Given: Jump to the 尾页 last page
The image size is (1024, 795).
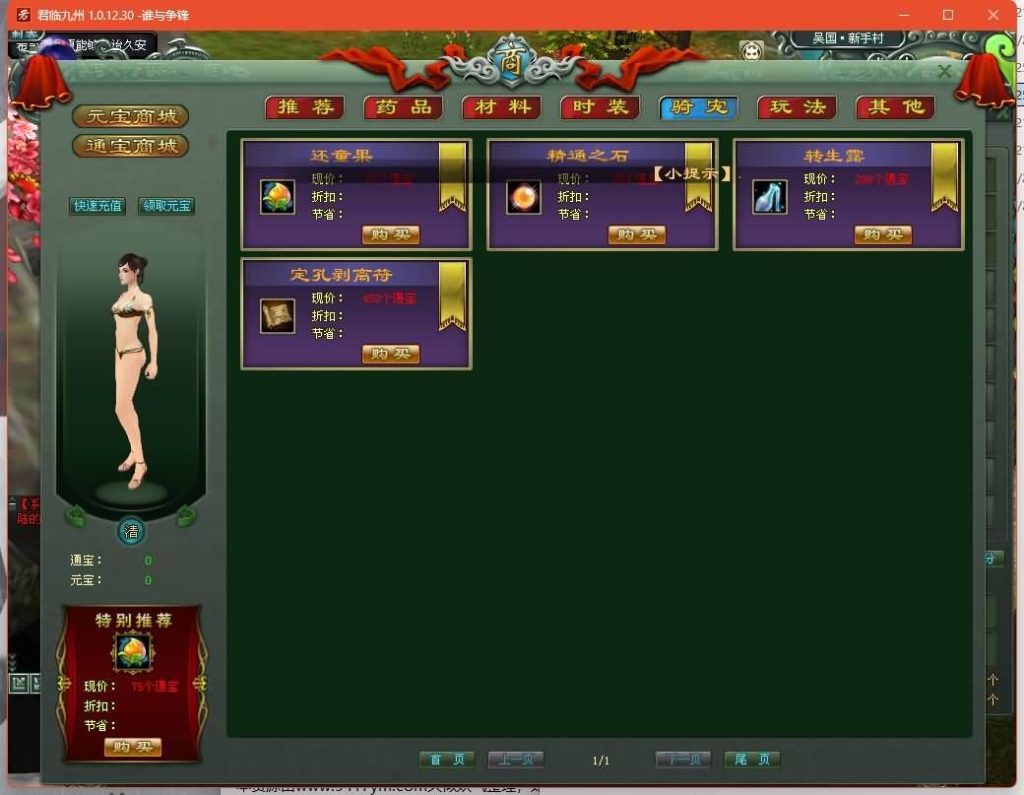Looking at the screenshot, I should 751,760.
